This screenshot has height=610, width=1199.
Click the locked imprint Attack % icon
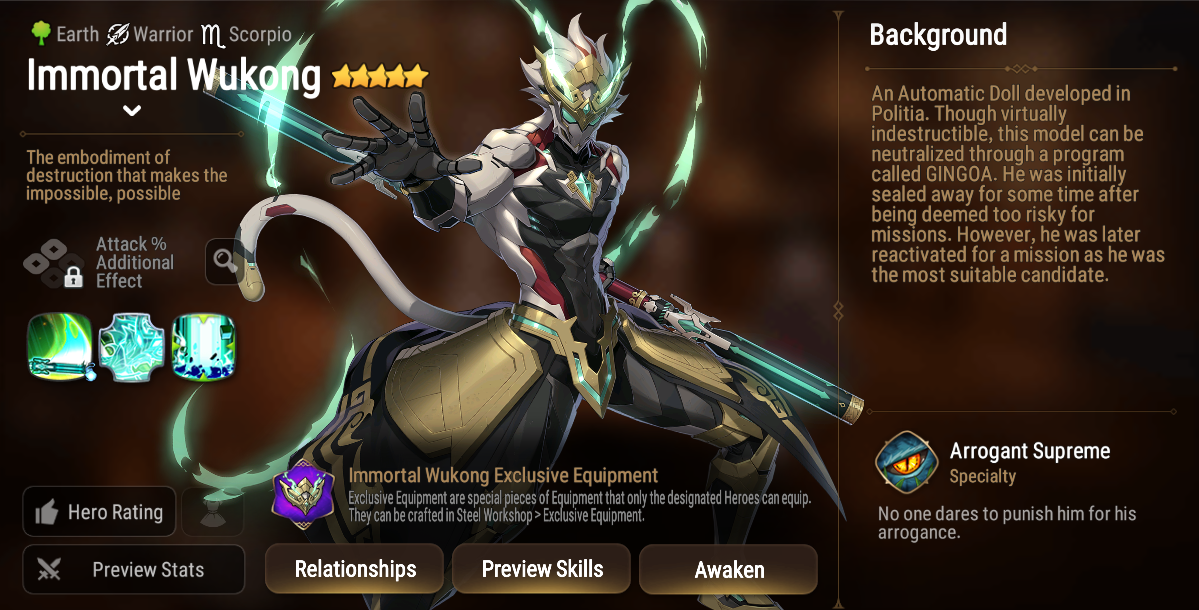[x=54, y=263]
